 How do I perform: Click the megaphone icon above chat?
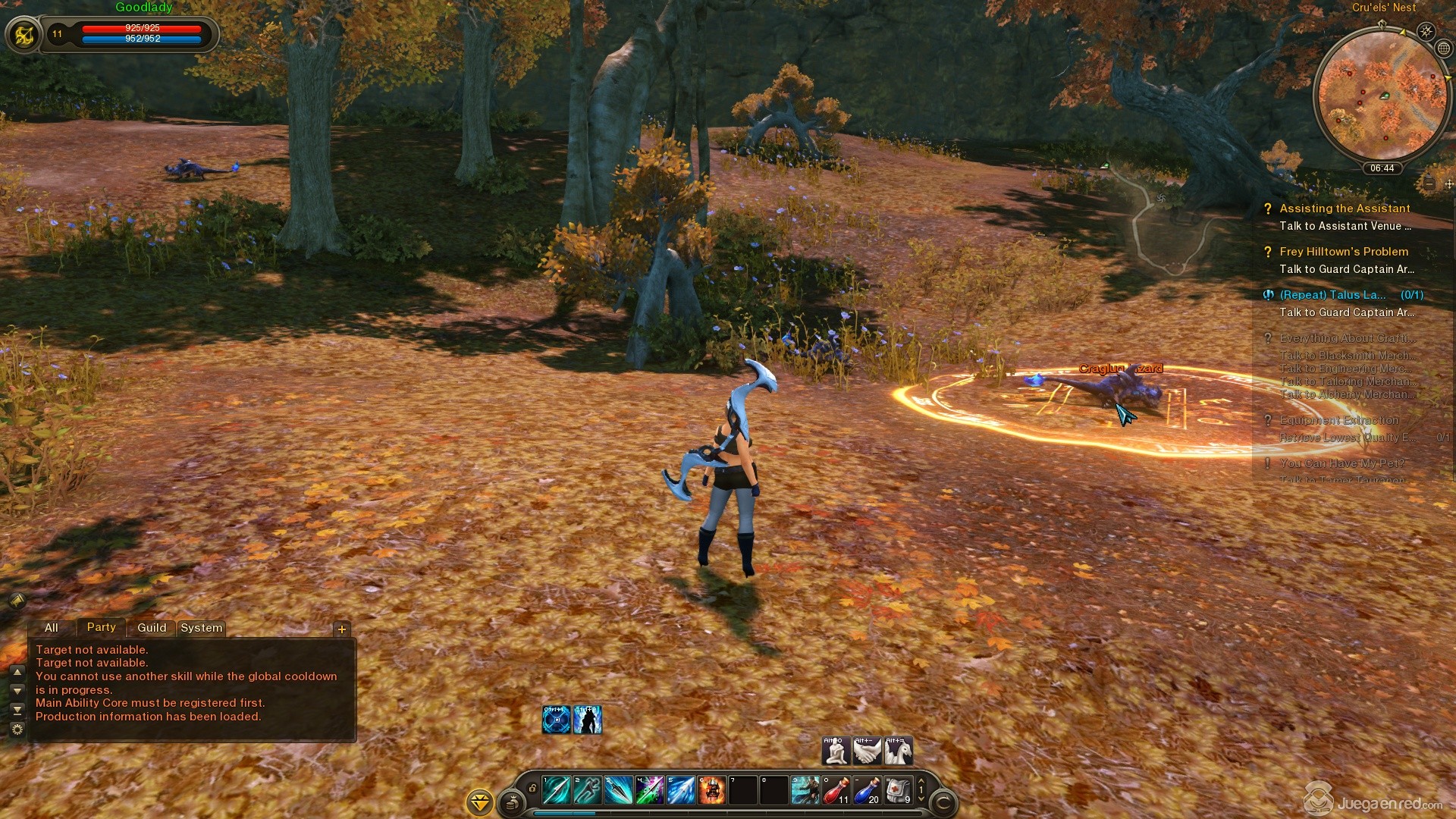point(17,601)
